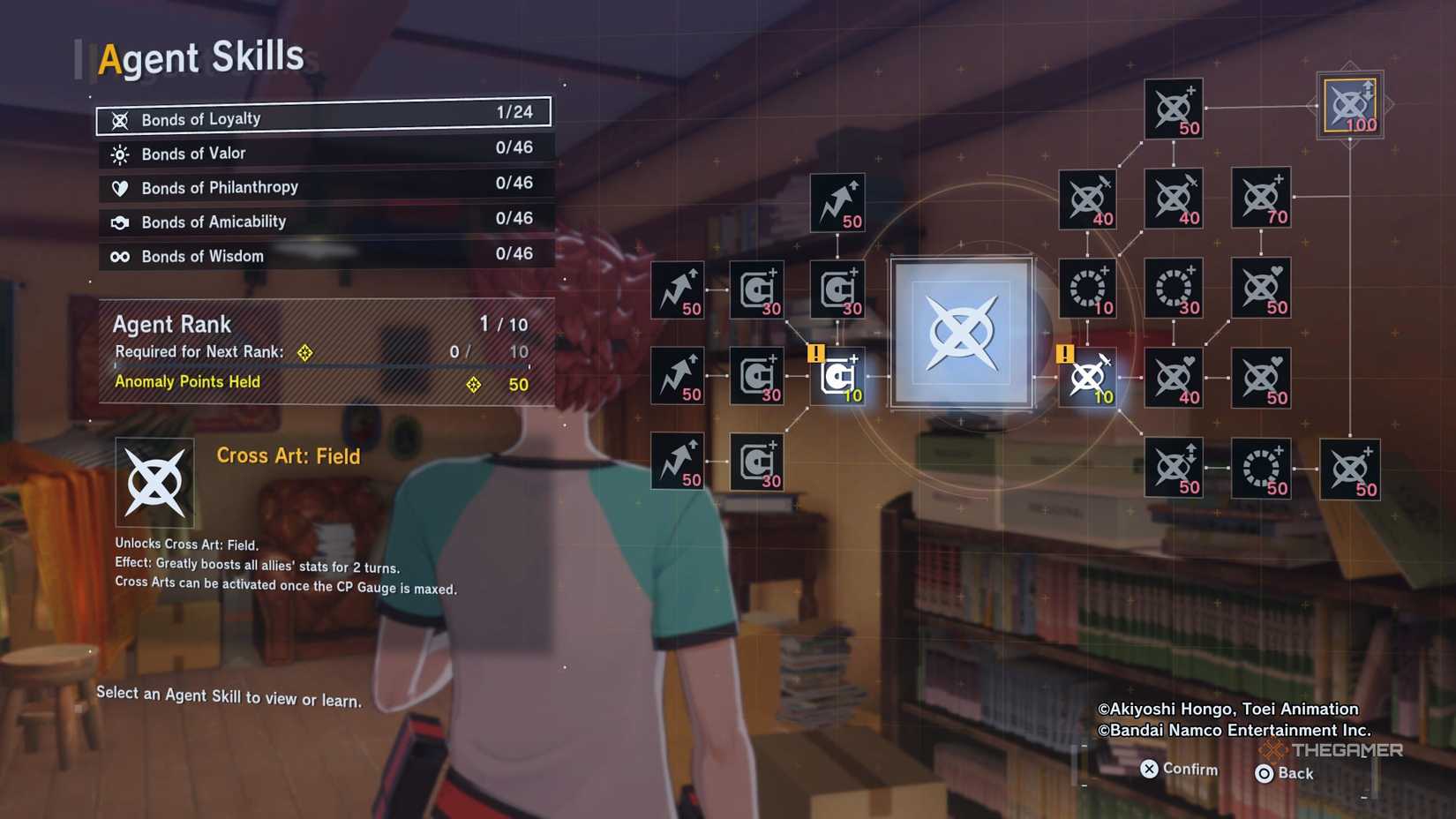Click the Cross Art icon in the description panel
This screenshot has width=1456, height=819.
coord(155,481)
